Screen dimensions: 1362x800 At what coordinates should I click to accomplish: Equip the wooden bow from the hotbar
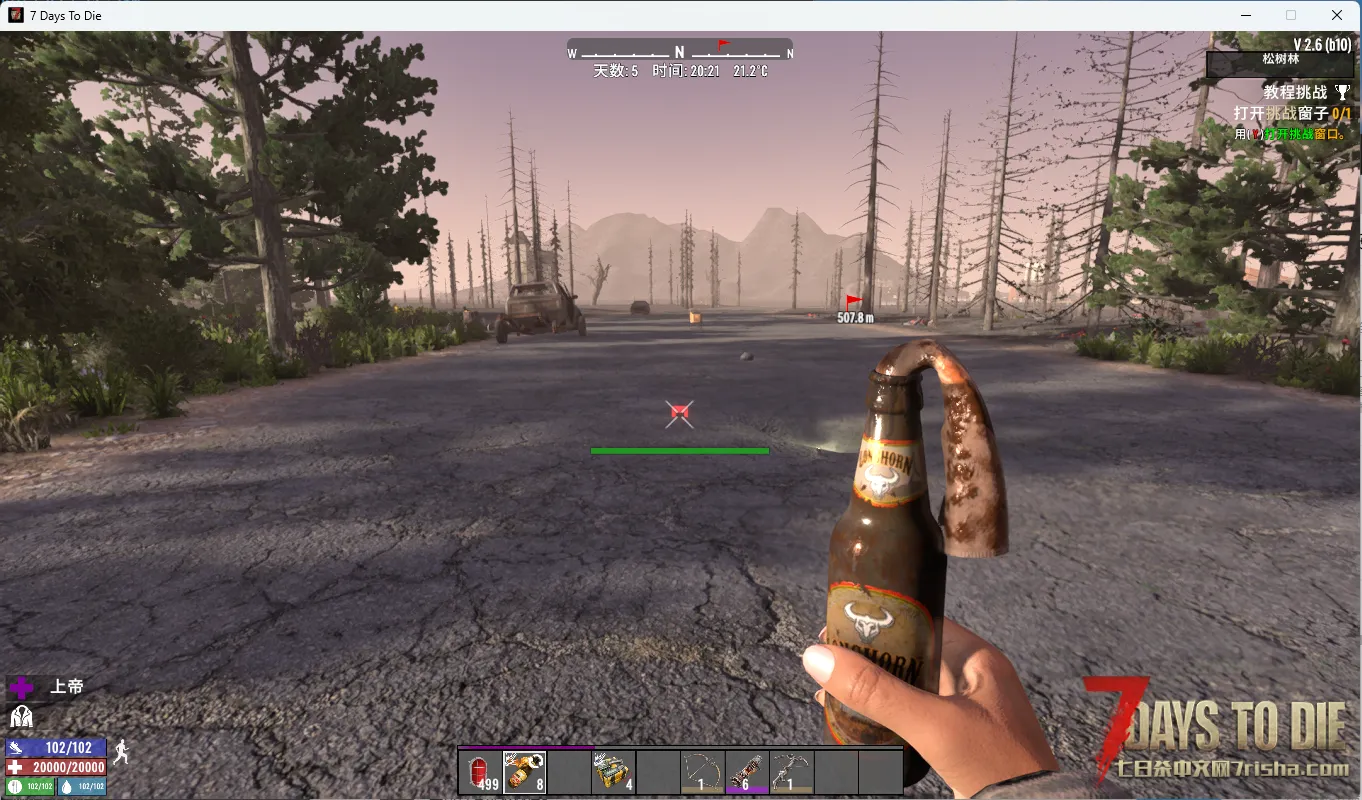pyautogui.click(x=701, y=772)
